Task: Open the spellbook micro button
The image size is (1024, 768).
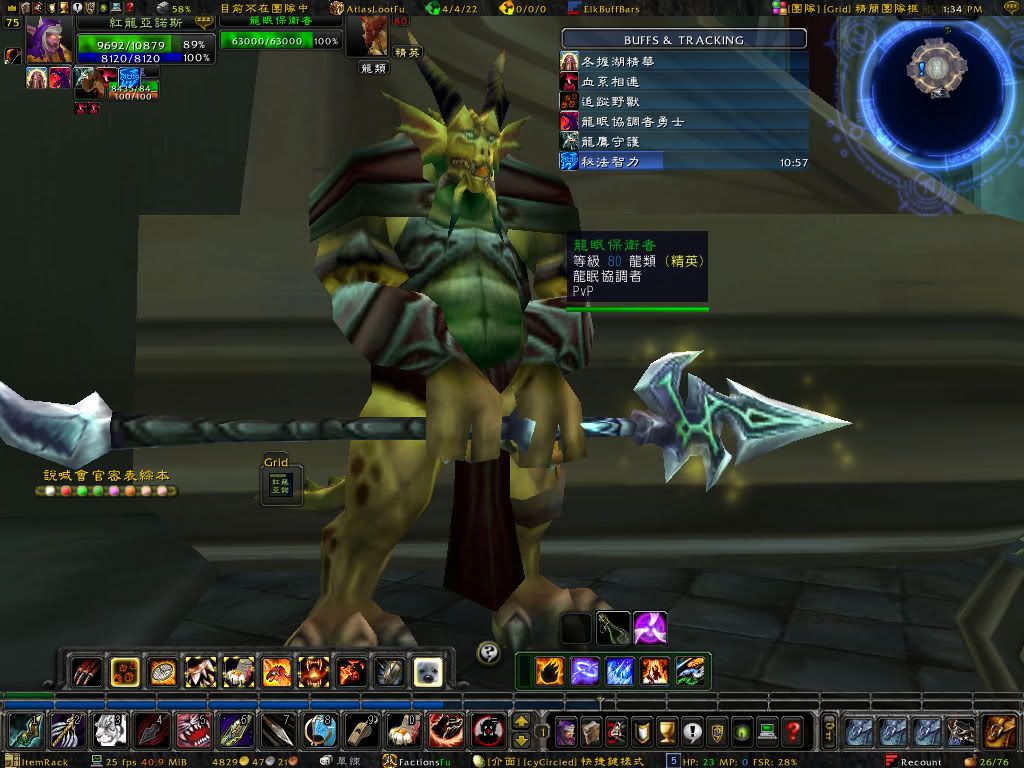Action: point(591,731)
